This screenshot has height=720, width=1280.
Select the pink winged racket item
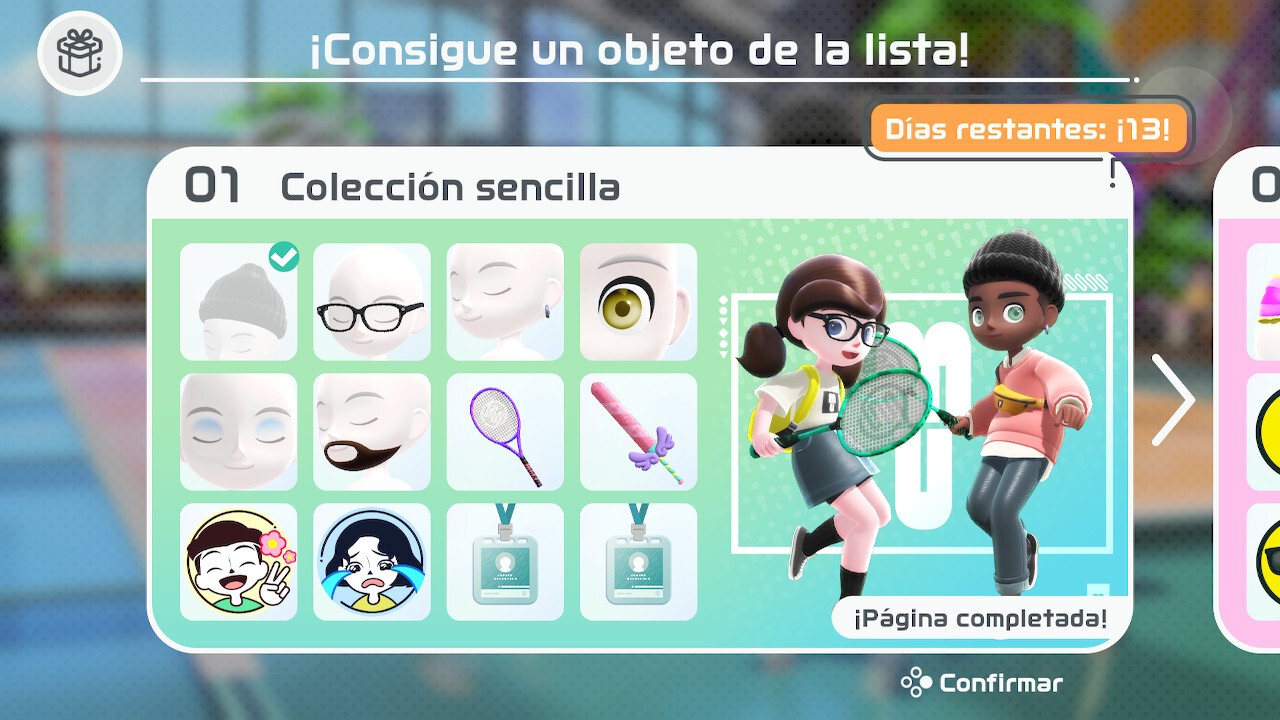click(638, 432)
